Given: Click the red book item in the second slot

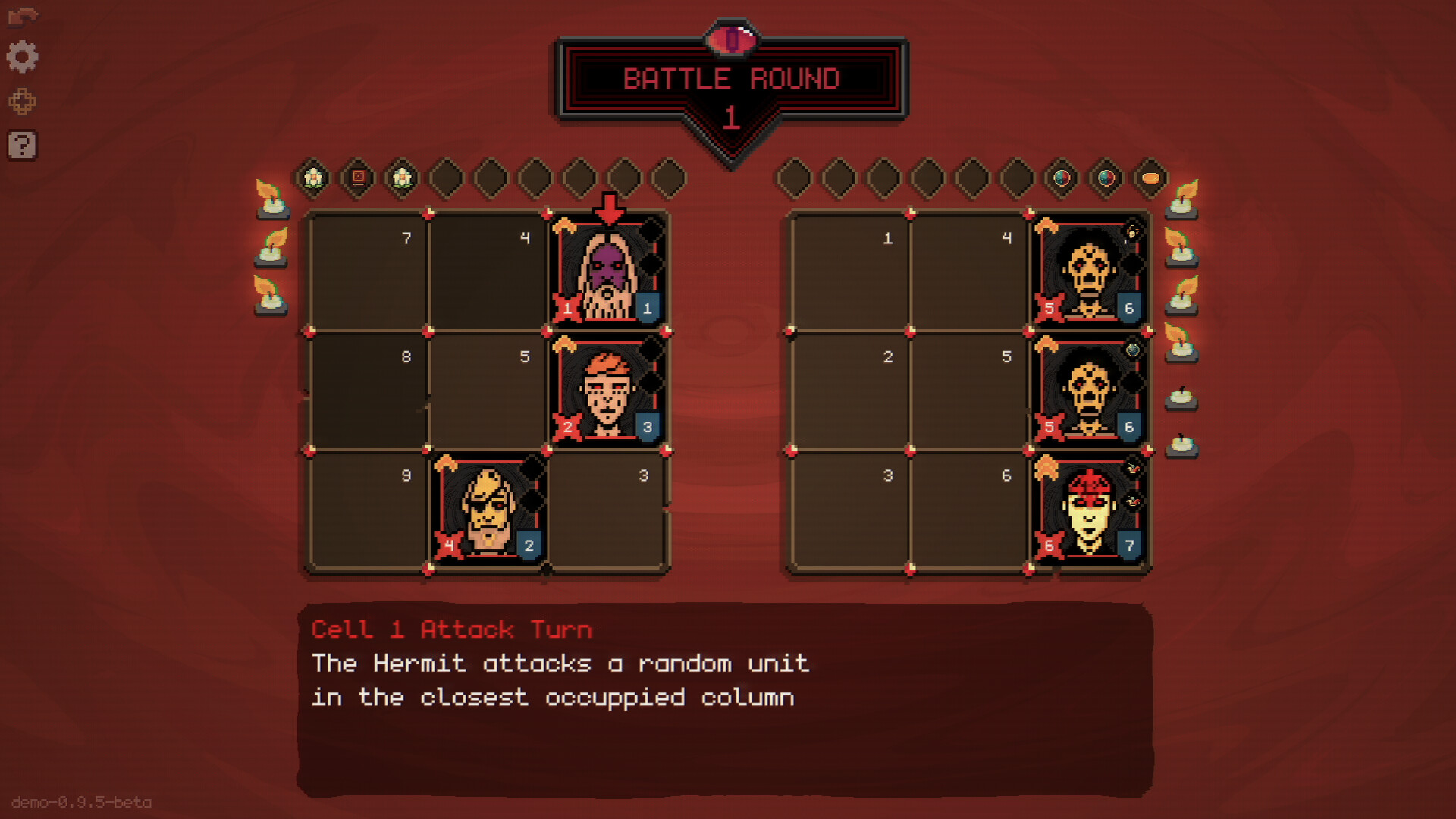Looking at the screenshot, I should click(x=356, y=177).
